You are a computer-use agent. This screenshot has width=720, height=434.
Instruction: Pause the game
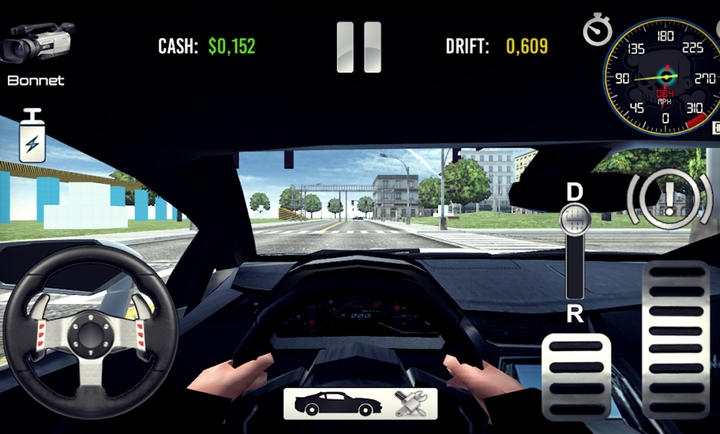click(358, 47)
